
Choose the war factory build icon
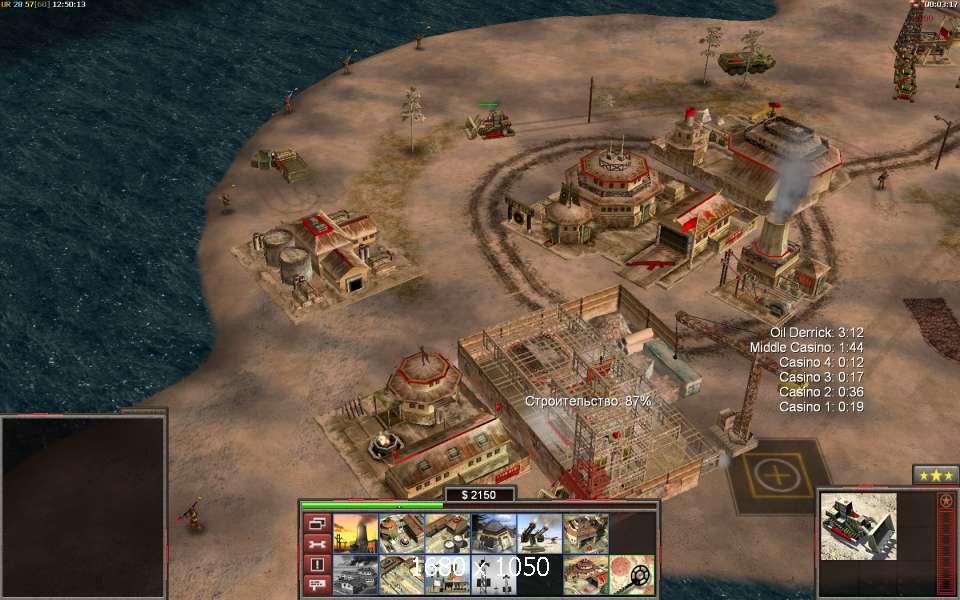[x=583, y=533]
